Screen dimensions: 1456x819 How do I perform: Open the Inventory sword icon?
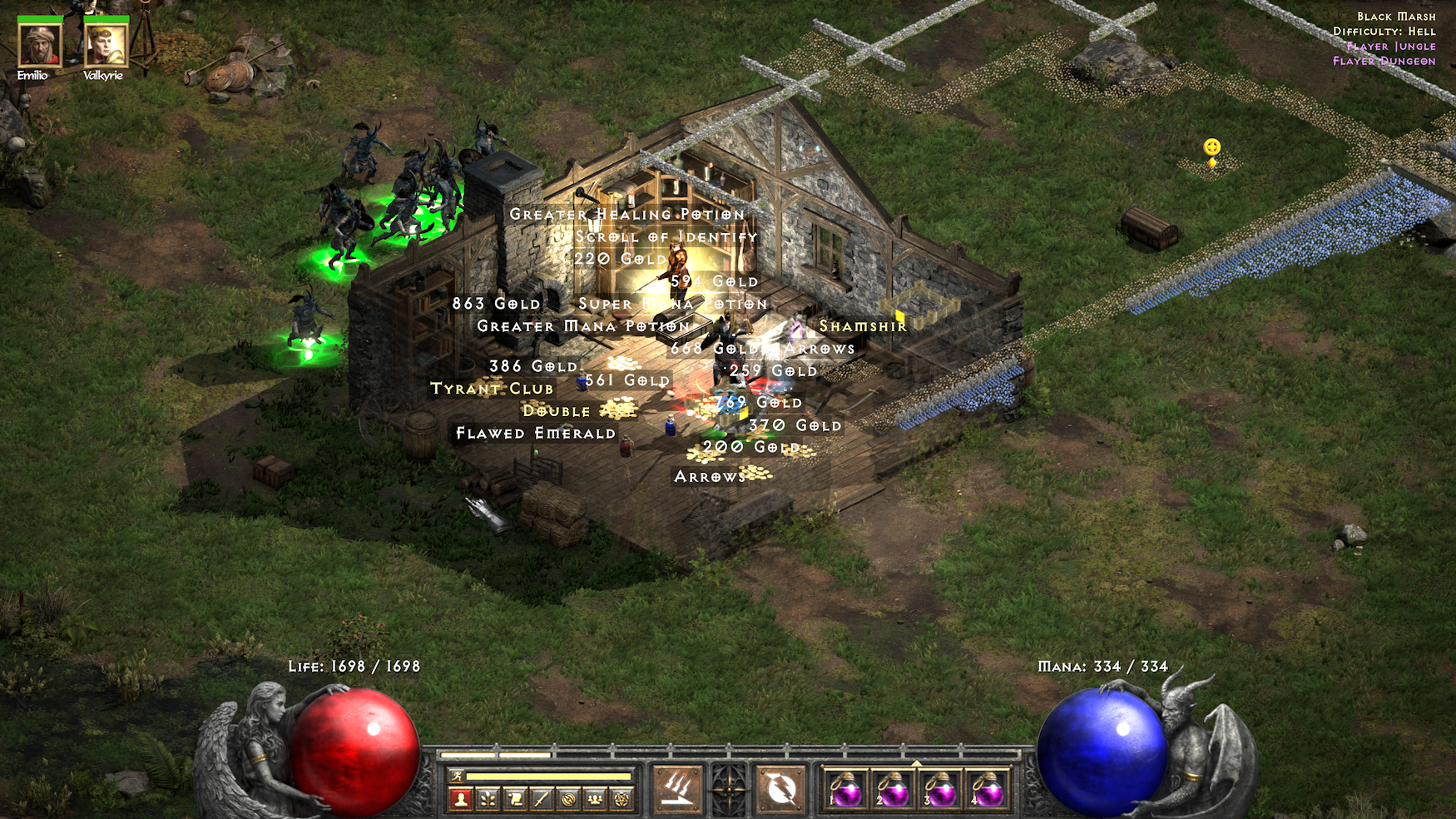pos(541,798)
